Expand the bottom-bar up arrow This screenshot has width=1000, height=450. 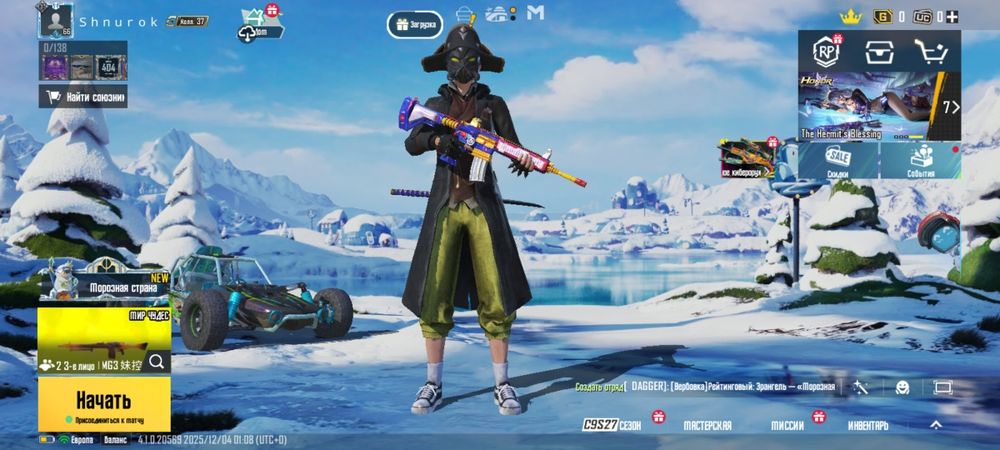[936, 425]
